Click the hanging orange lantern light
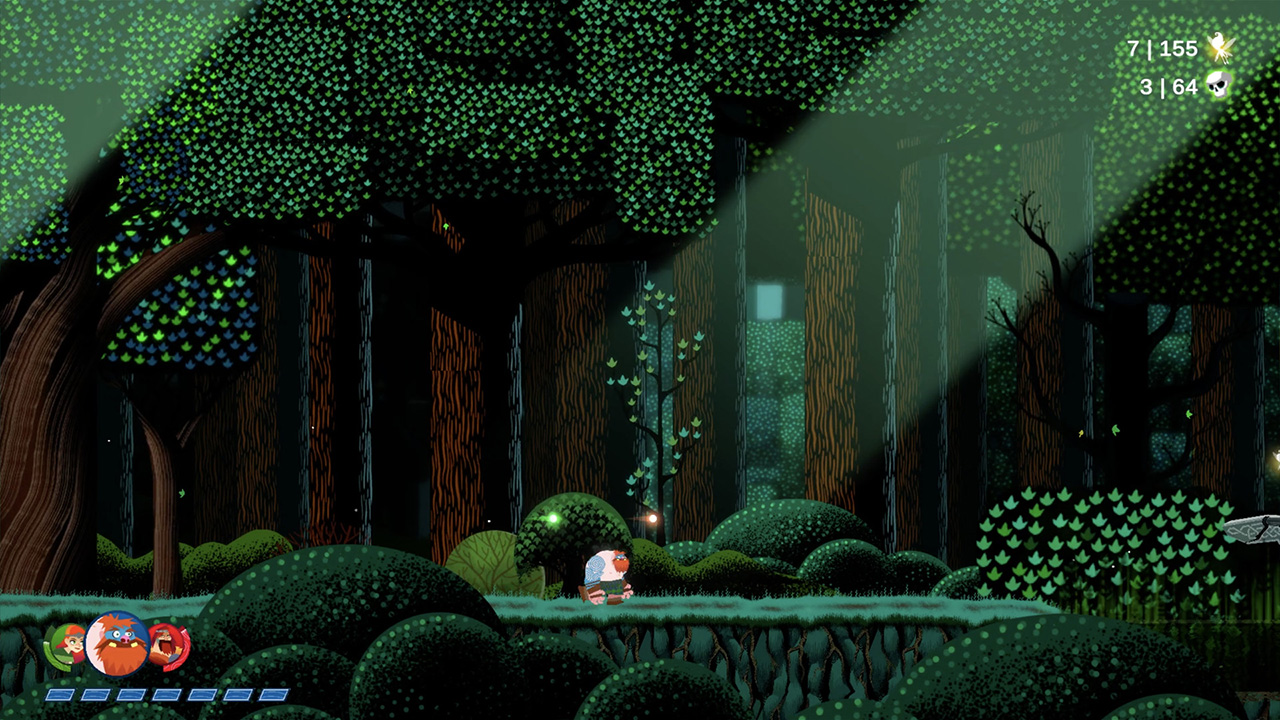The image size is (1280, 720). point(652,521)
